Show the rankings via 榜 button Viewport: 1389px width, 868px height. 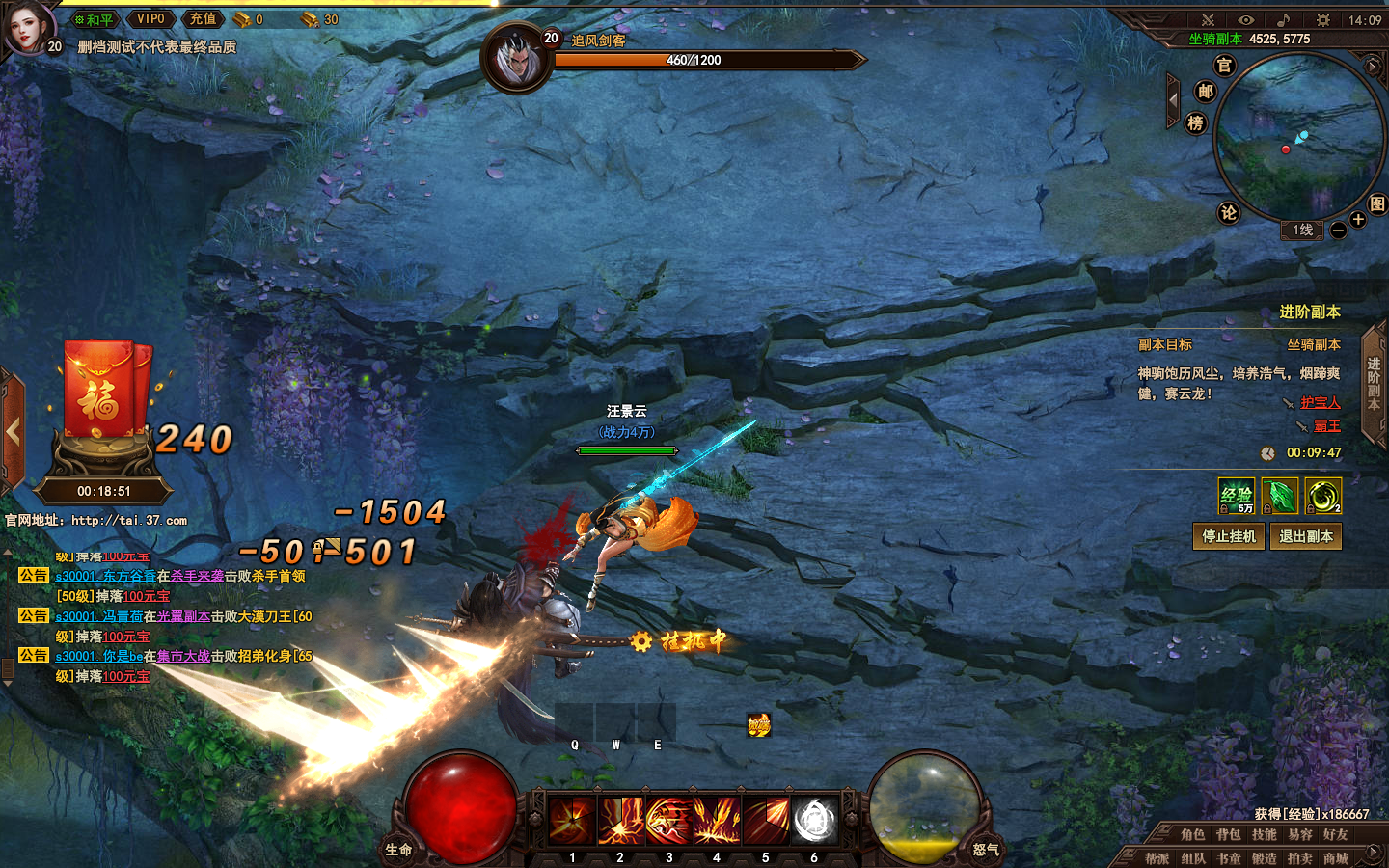tap(1195, 122)
